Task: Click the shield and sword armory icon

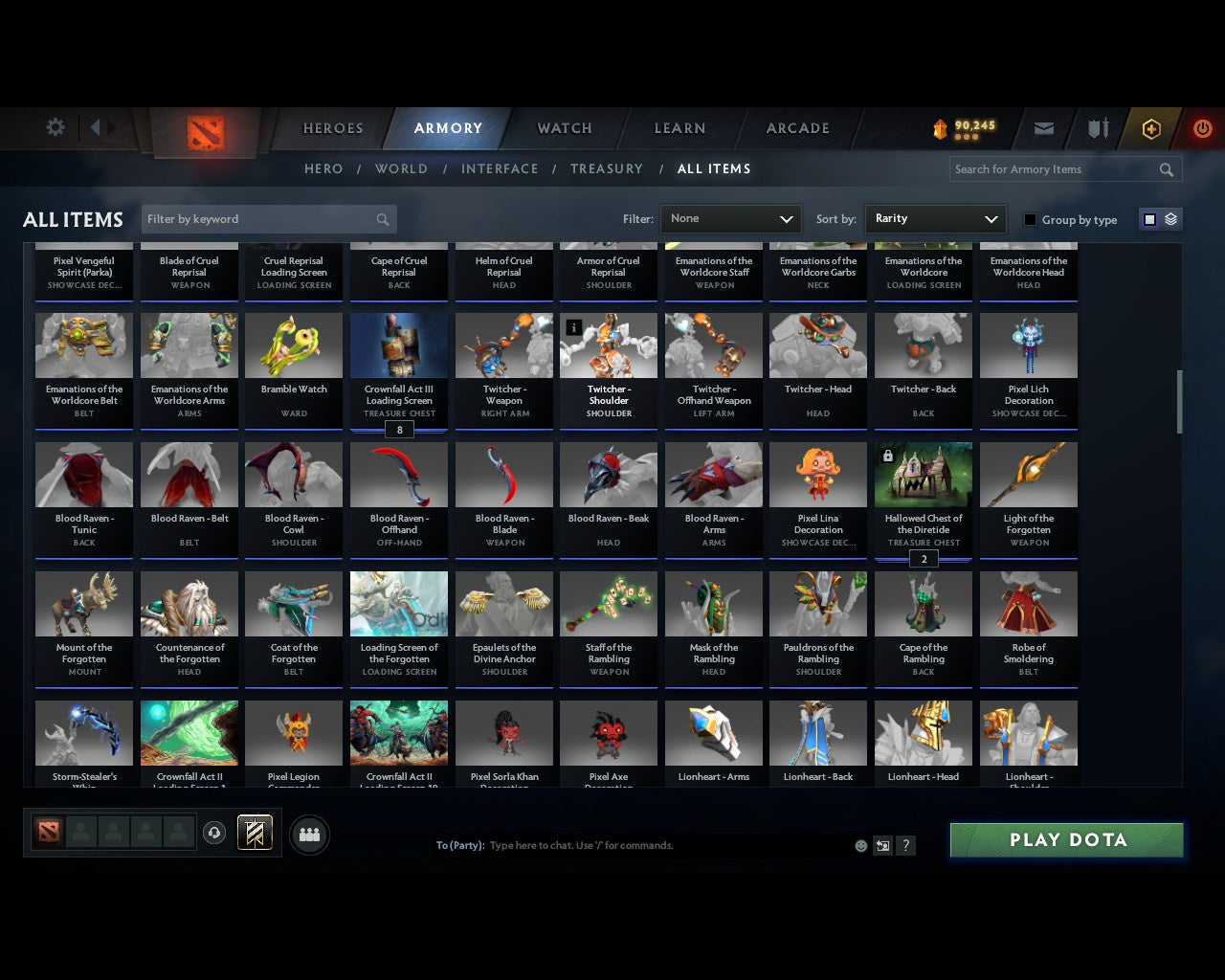Action: coord(1097,128)
